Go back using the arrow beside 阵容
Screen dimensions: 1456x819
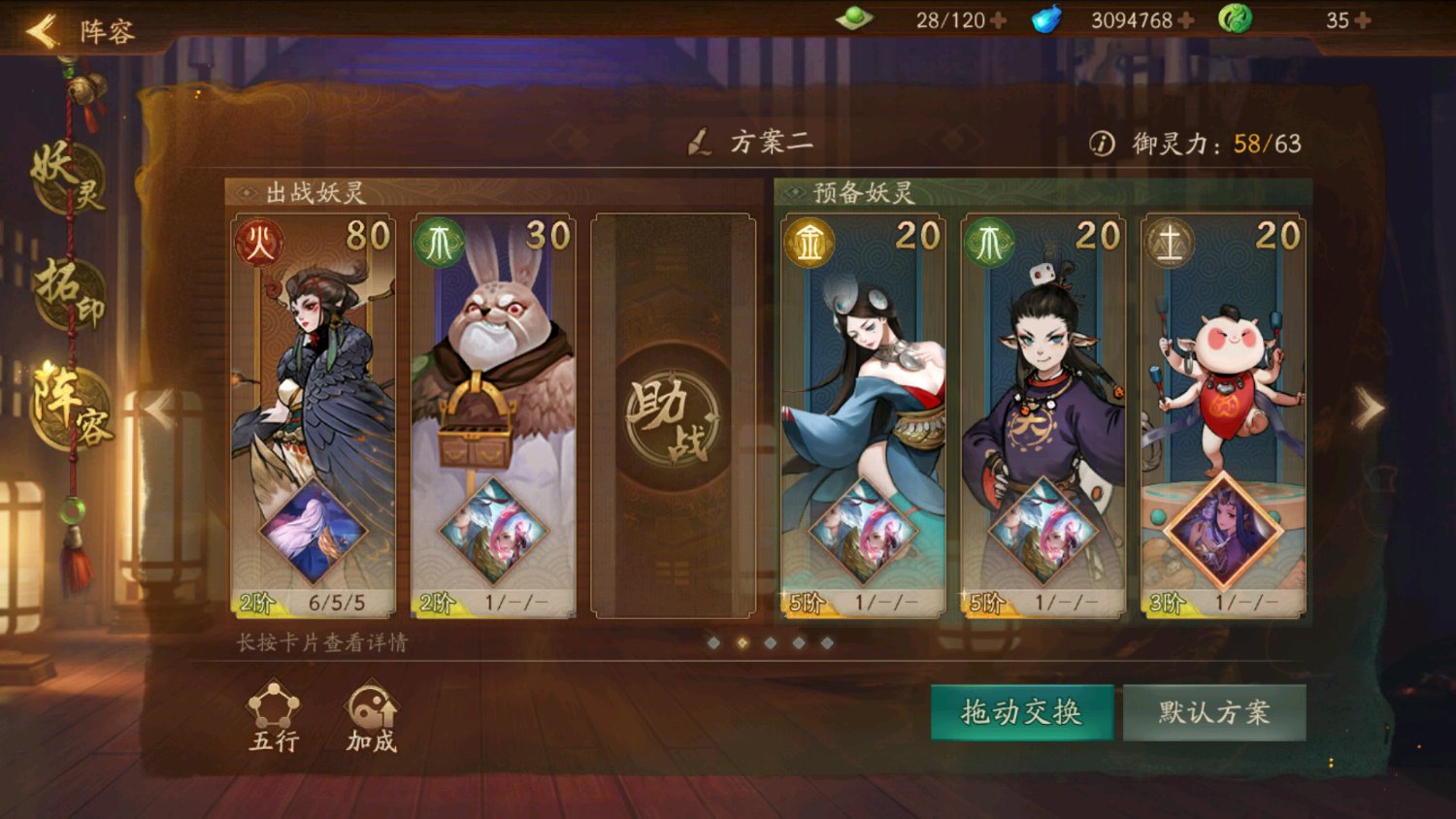[42, 31]
